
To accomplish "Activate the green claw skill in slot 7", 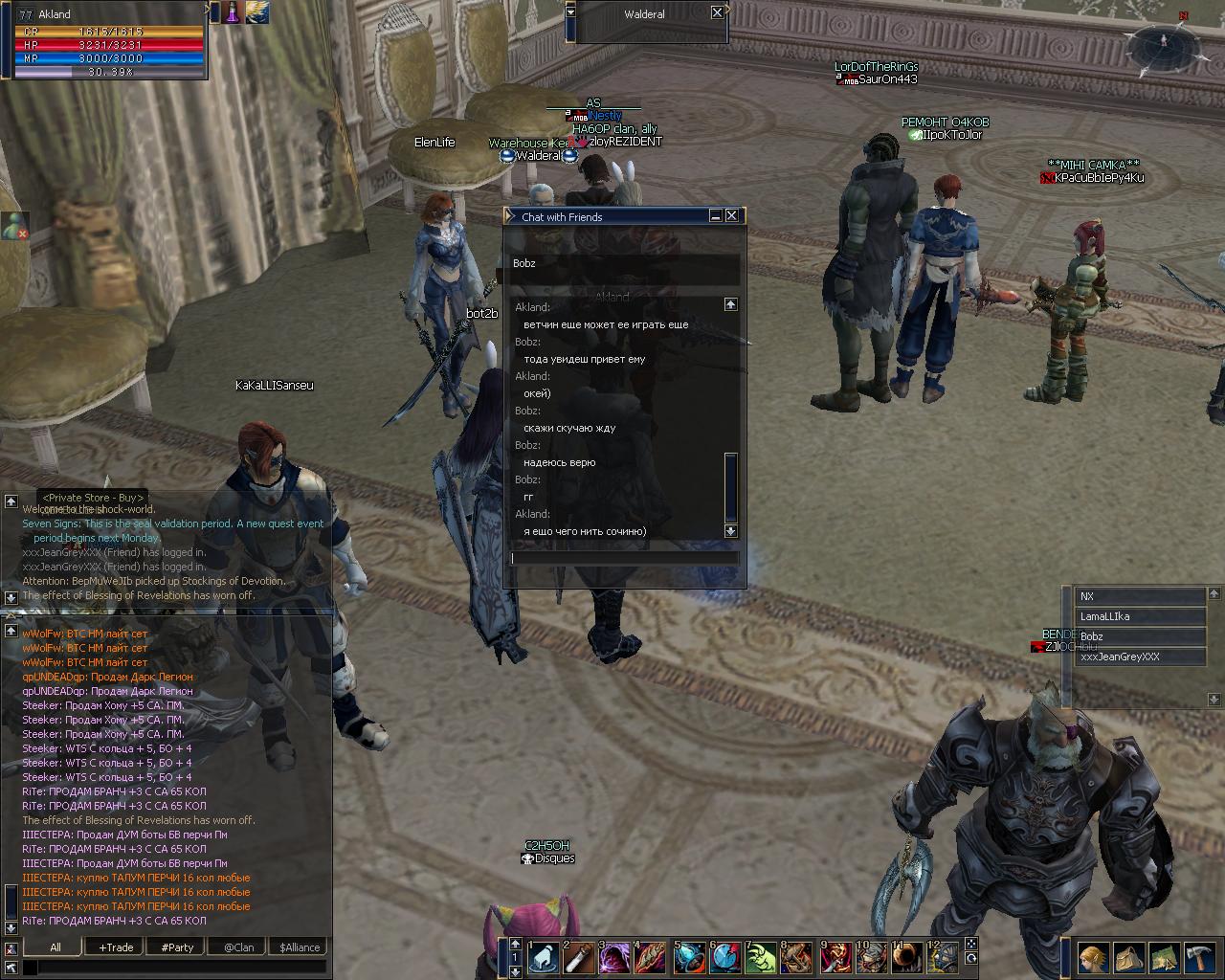I will pyautogui.click(x=761, y=958).
